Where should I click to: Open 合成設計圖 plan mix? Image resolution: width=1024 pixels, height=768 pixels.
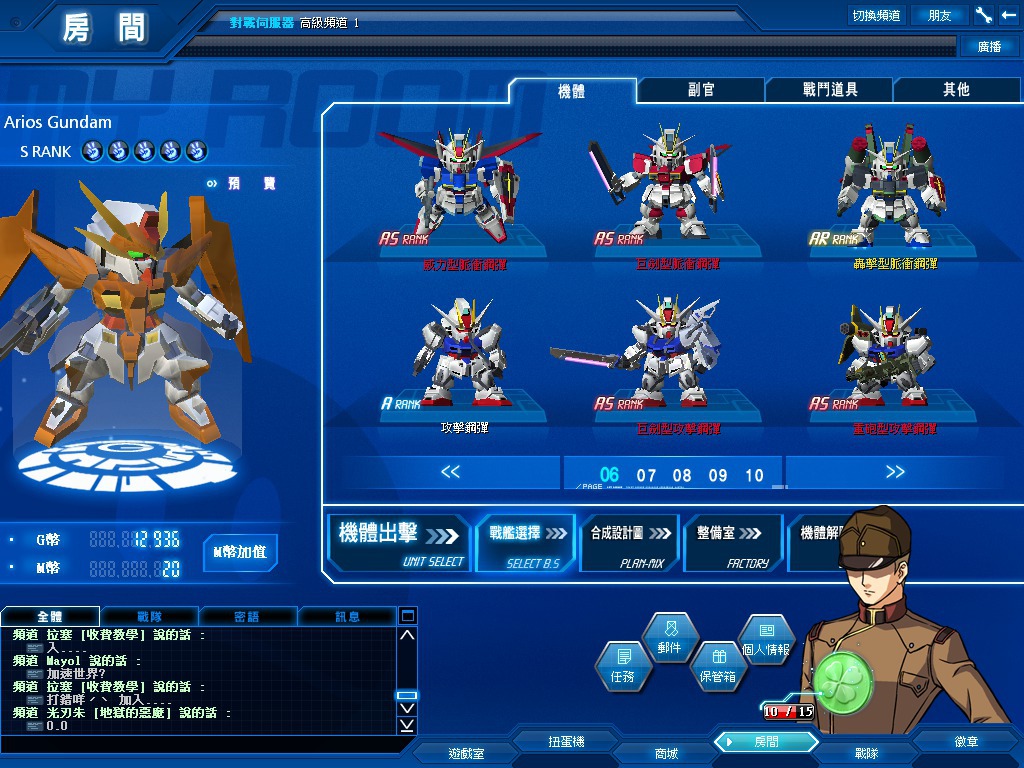point(629,543)
